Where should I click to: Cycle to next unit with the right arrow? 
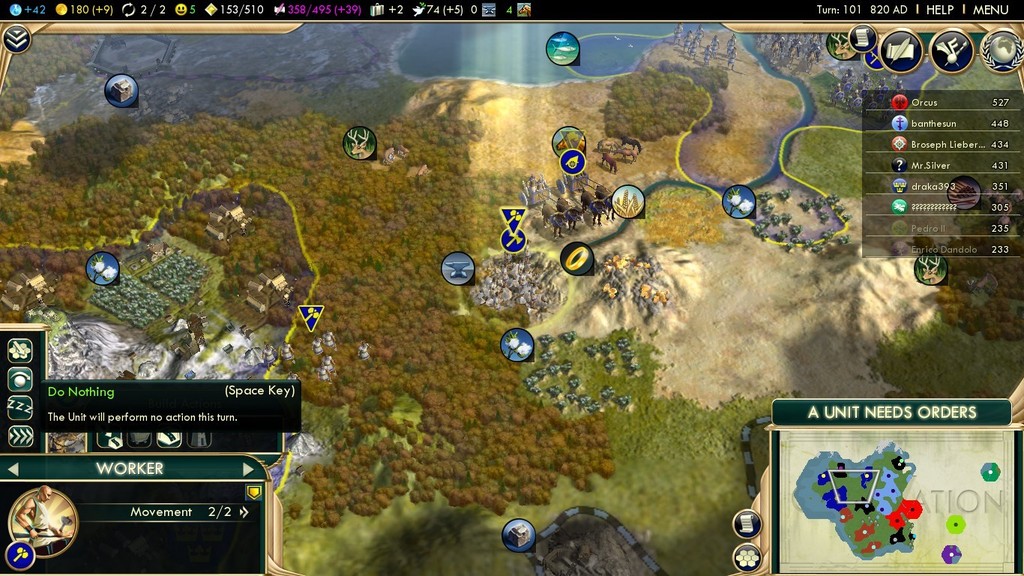point(249,468)
